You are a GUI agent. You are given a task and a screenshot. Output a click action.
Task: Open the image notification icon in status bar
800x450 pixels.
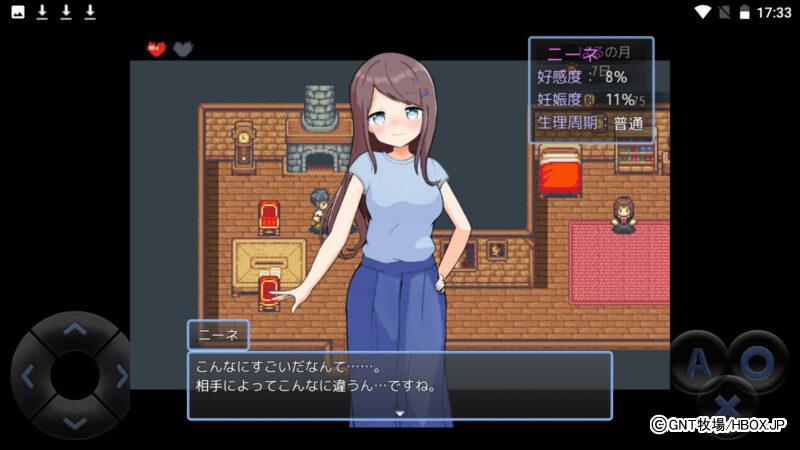pyautogui.click(x=18, y=12)
